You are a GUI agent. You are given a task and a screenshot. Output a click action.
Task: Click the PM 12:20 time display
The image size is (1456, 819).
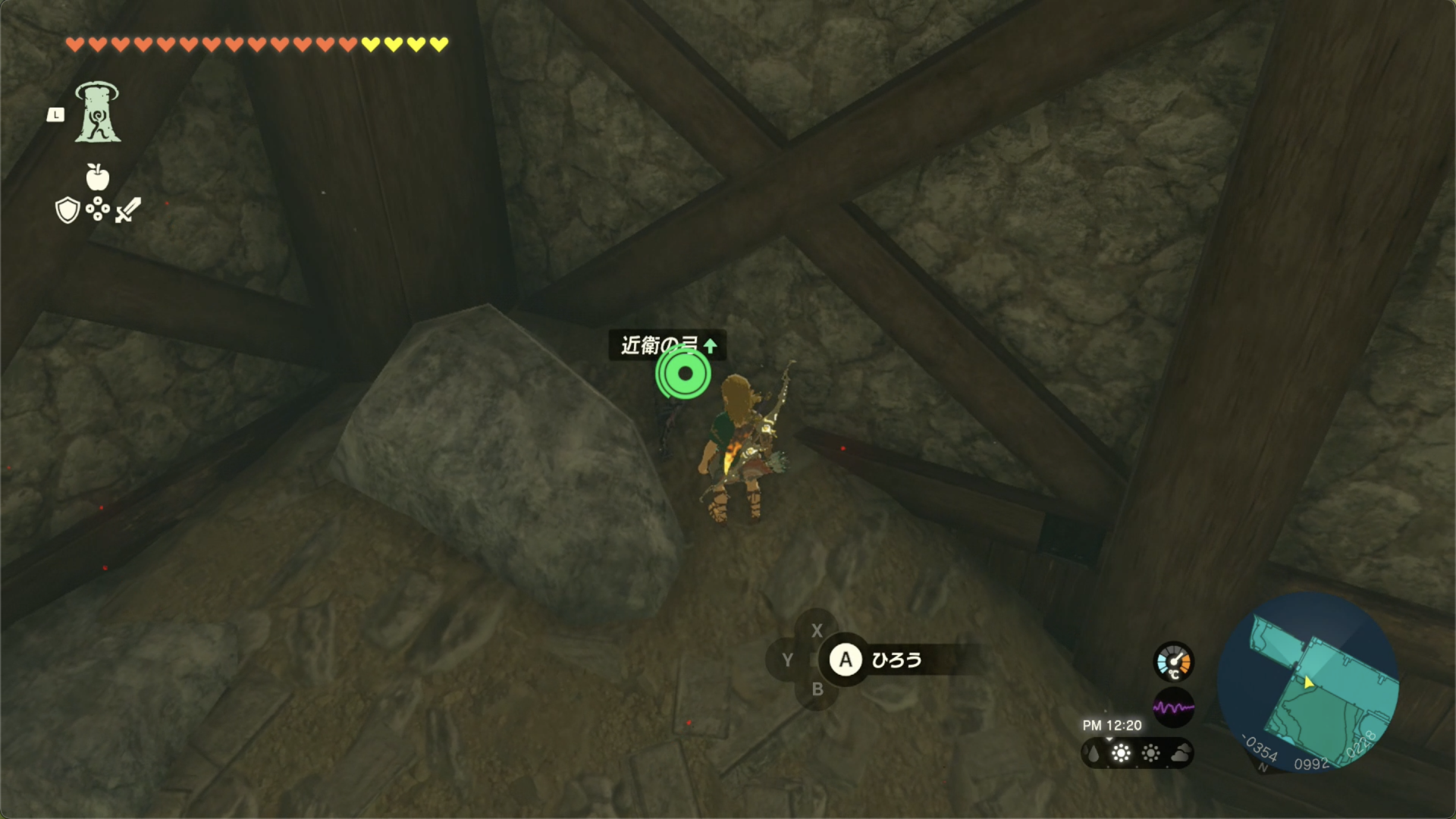click(x=1112, y=724)
